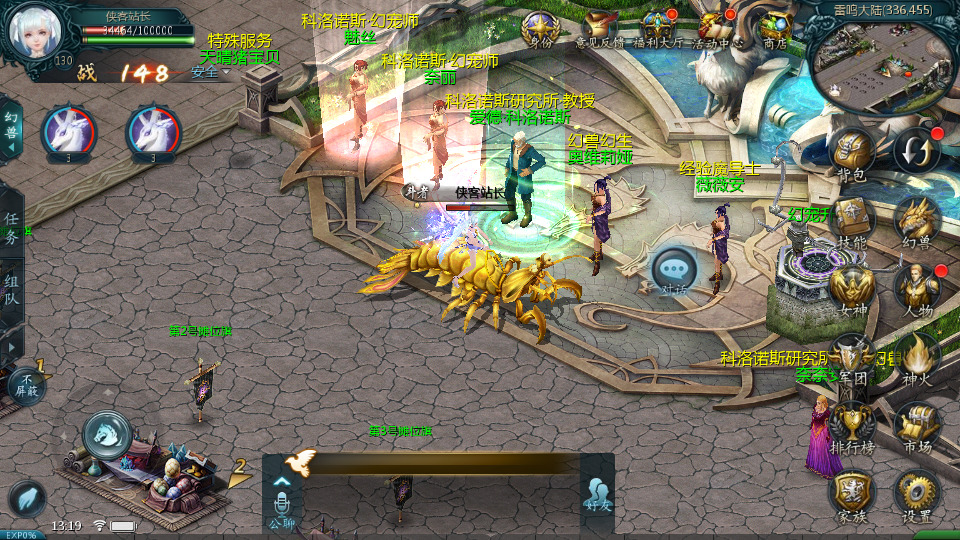This screenshot has height=540, width=960.
Task: Open the 女神 goddess menu
Action: tap(851, 288)
